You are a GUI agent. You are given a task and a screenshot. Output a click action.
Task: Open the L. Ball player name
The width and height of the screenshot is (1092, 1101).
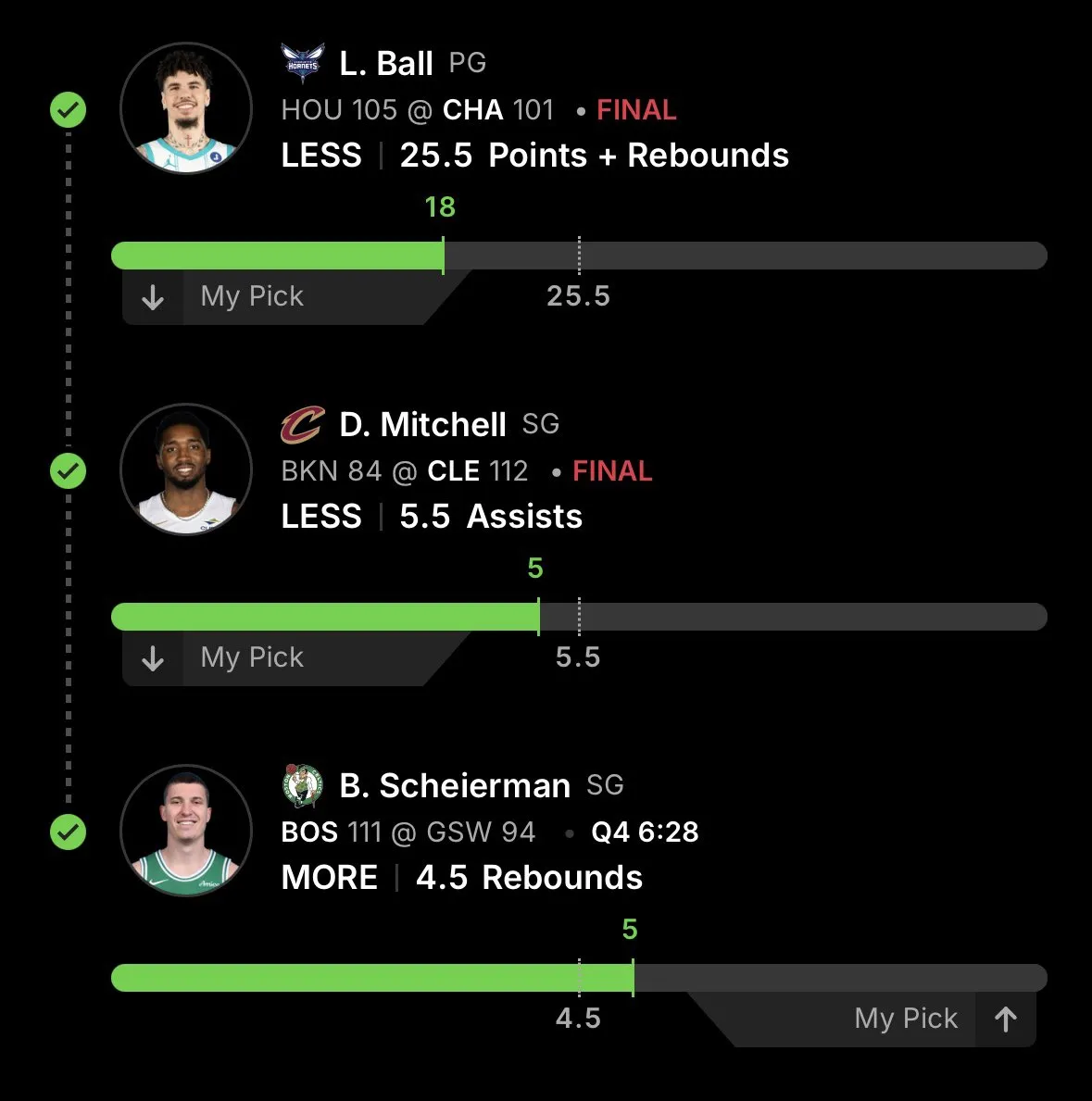[x=386, y=64]
